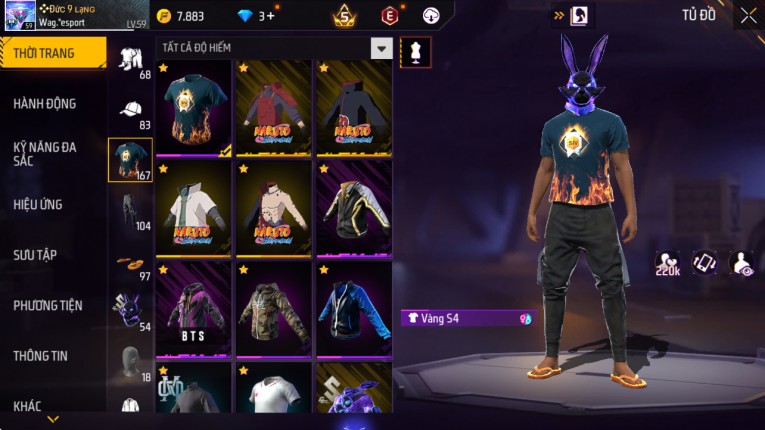Pick the blue hooded jacket item
The height and width of the screenshot is (430, 765).
tap(353, 309)
